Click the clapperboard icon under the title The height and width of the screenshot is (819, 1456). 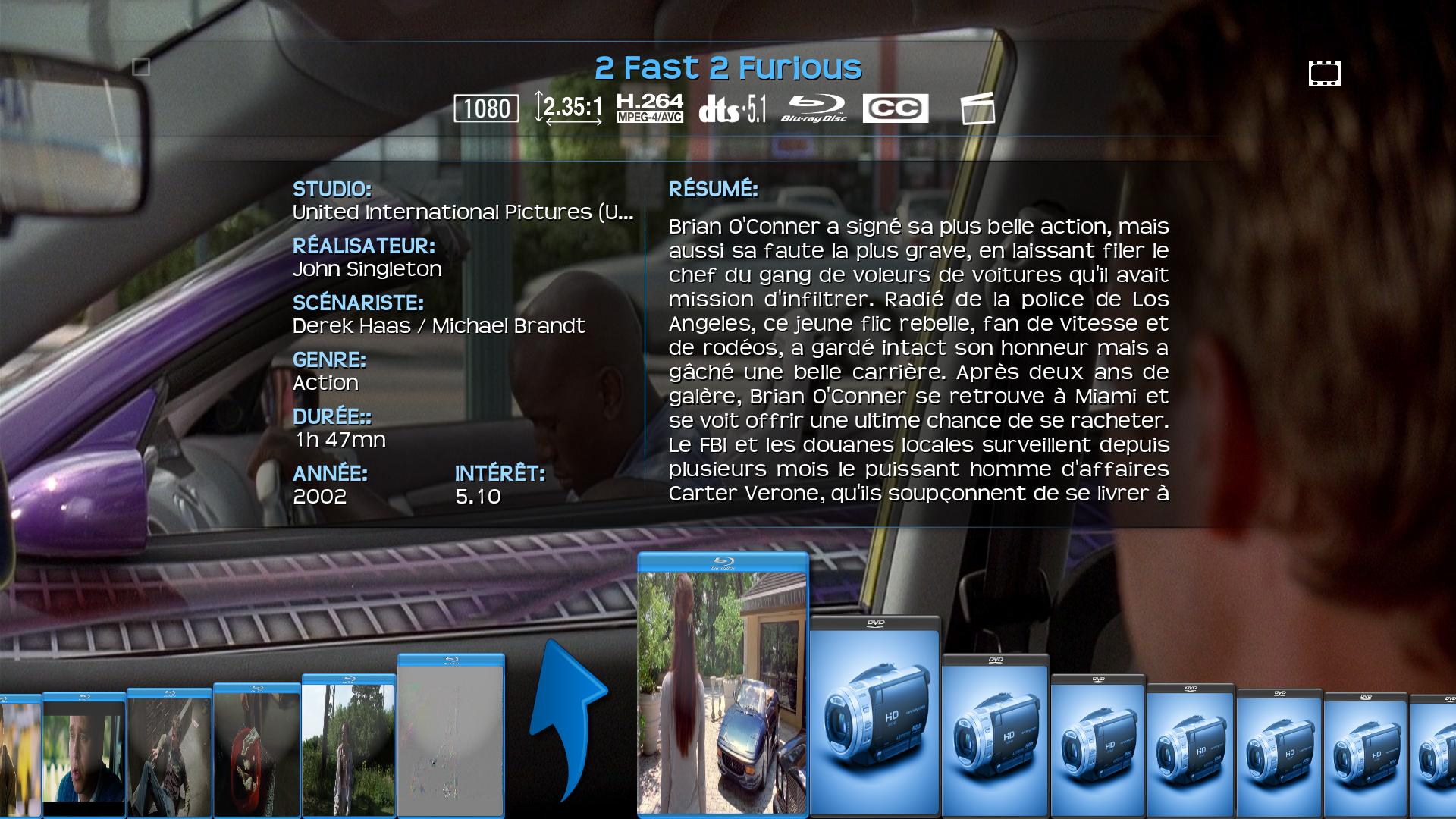(977, 108)
